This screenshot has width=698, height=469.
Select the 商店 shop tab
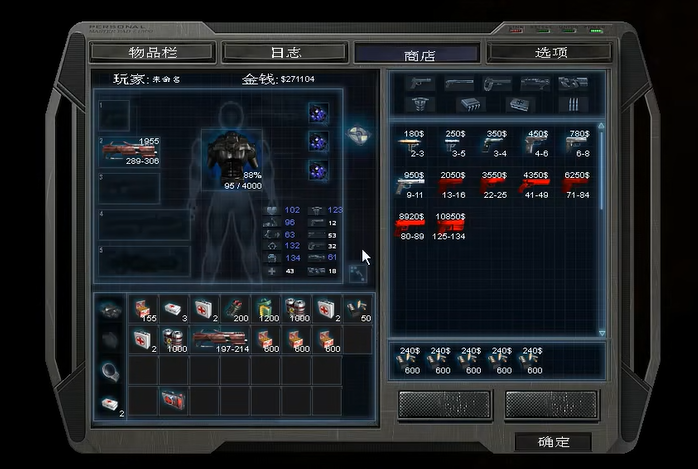click(417, 54)
